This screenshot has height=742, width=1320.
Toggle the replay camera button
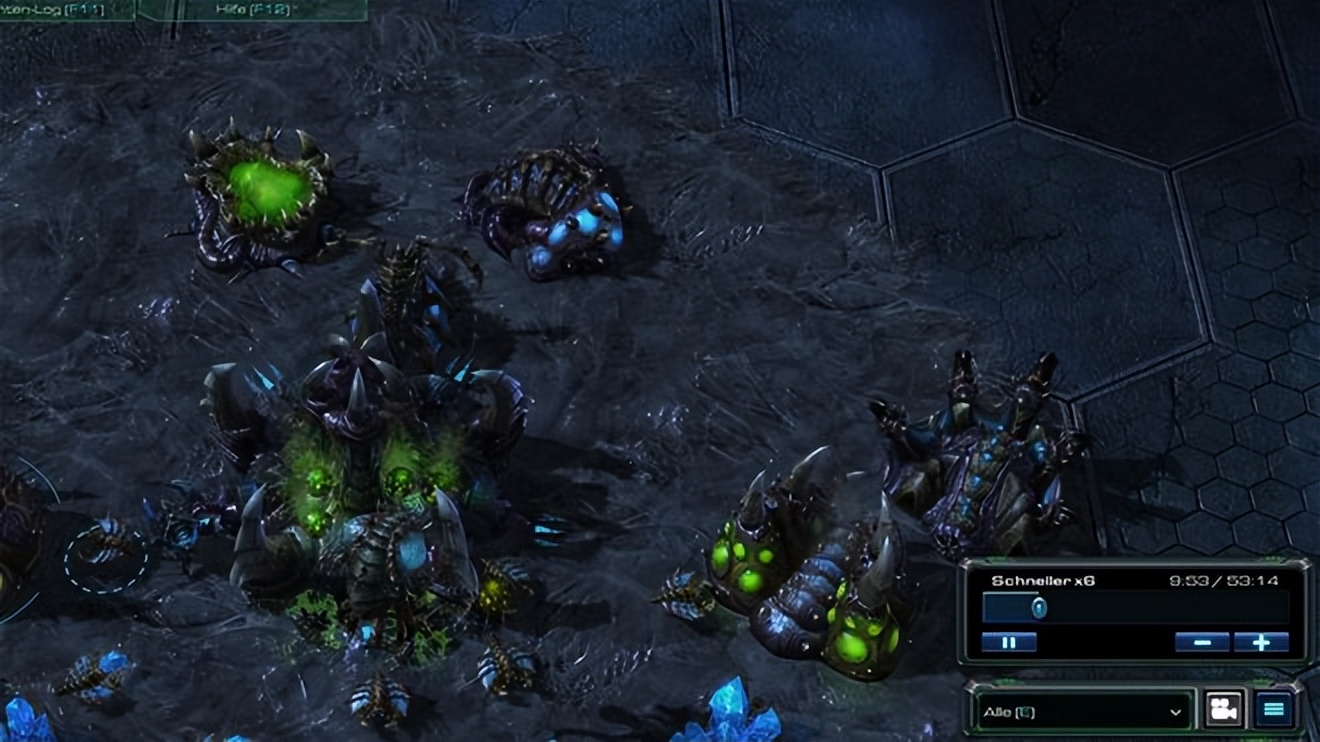1225,709
